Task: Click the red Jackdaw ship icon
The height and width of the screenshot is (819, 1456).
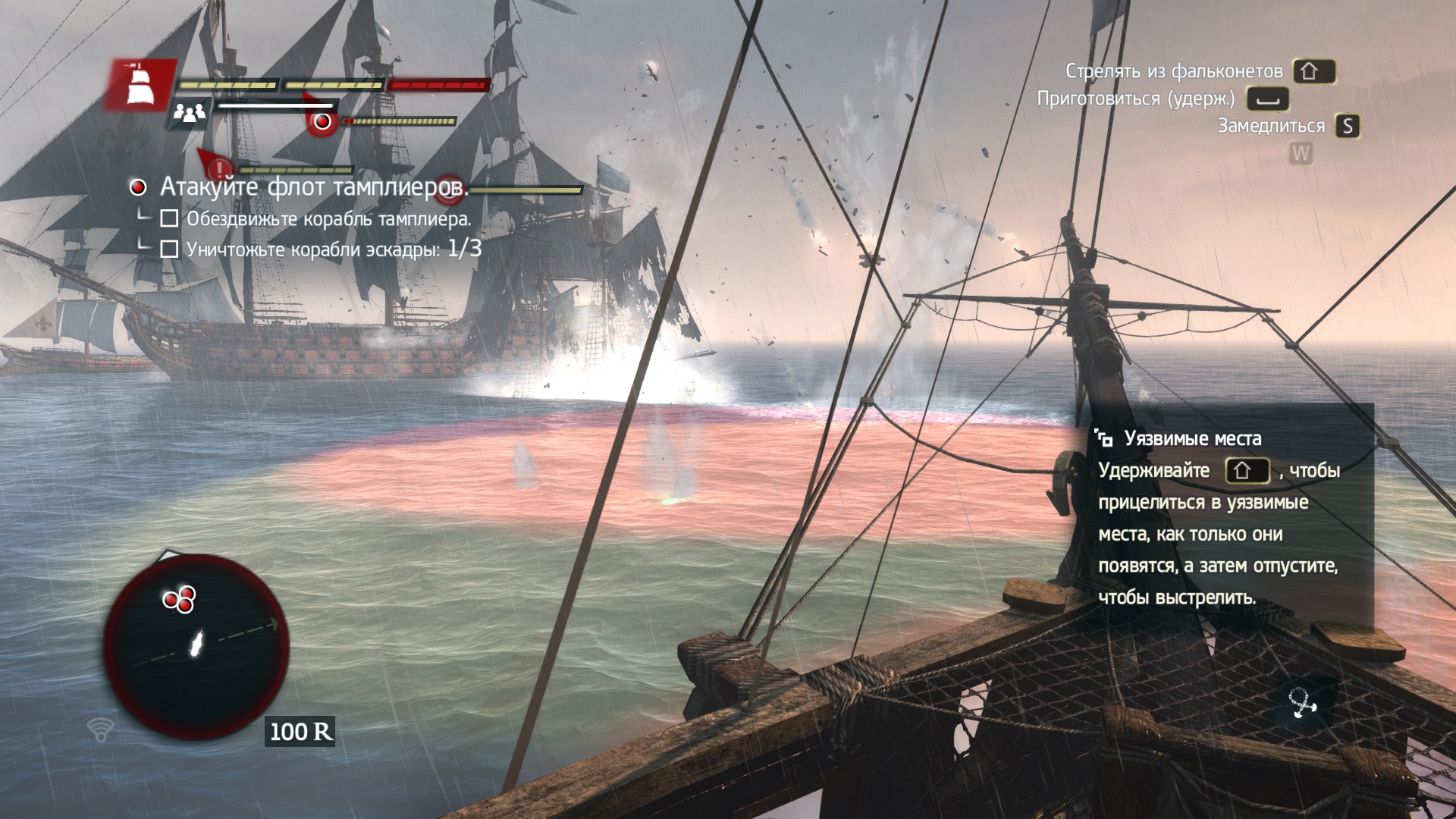Action: coord(139,84)
